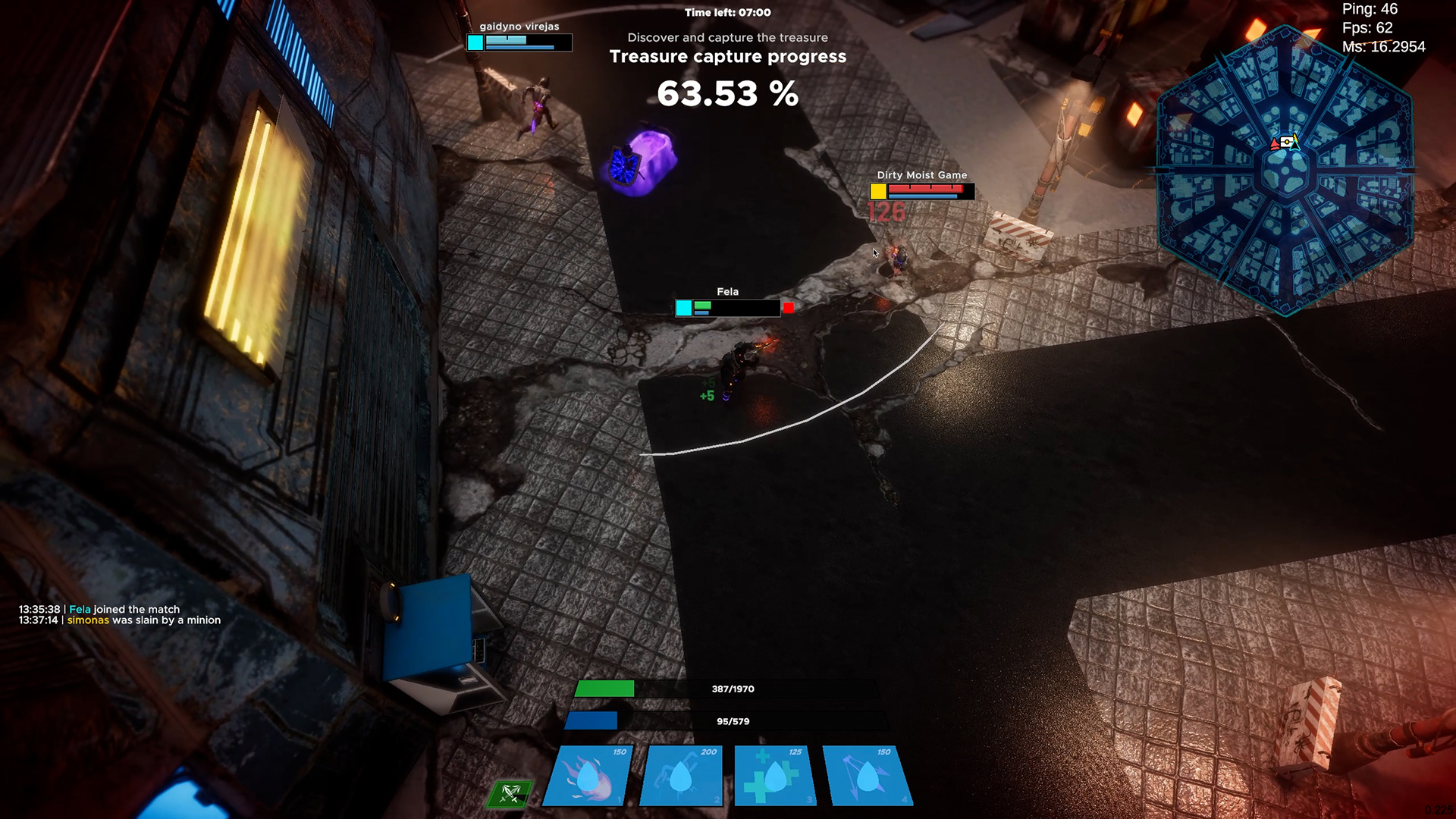Expand the Treasure capture progress header
The width and height of the screenshot is (1456, 819).
coord(727,56)
